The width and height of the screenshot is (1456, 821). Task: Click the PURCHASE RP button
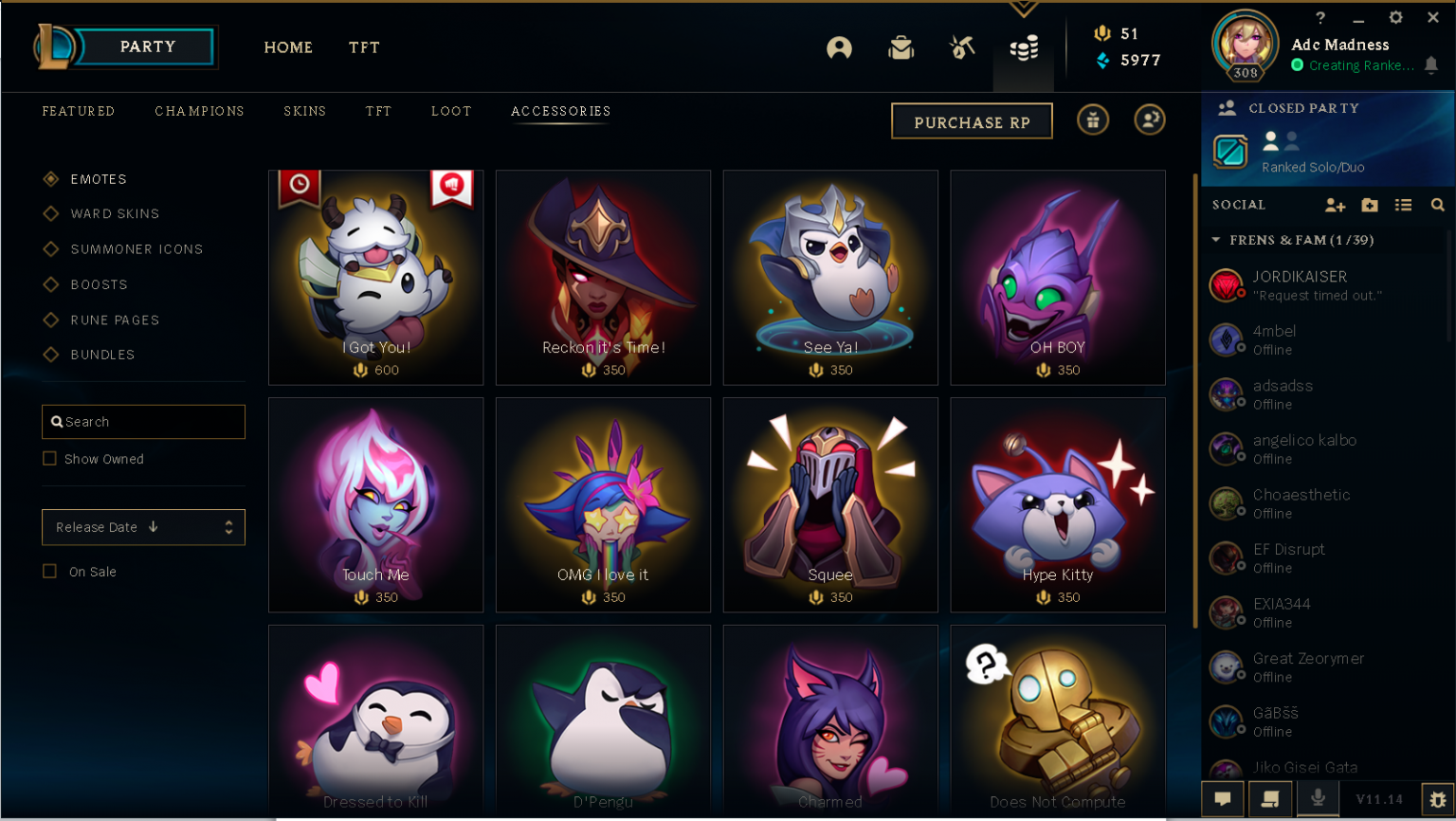(972, 120)
